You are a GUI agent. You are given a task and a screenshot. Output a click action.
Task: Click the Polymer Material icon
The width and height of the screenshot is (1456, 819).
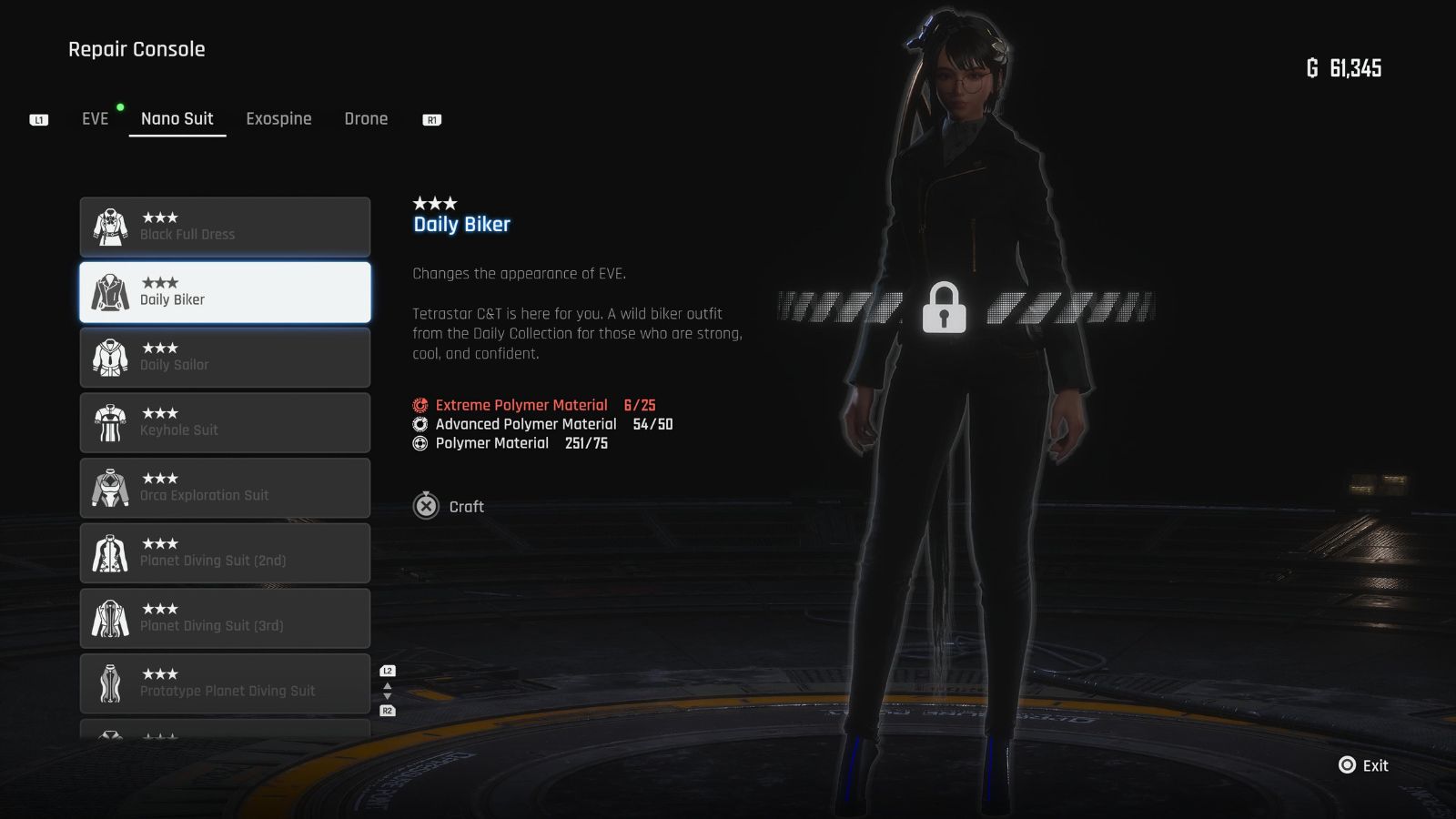click(420, 443)
